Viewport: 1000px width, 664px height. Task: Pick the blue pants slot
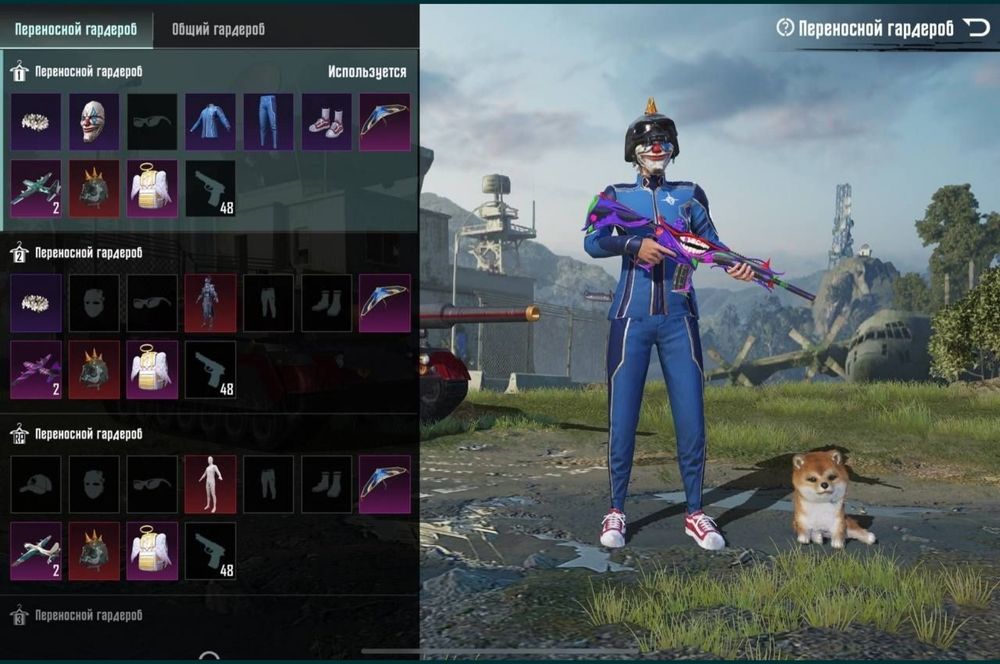[x=268, y=122]
